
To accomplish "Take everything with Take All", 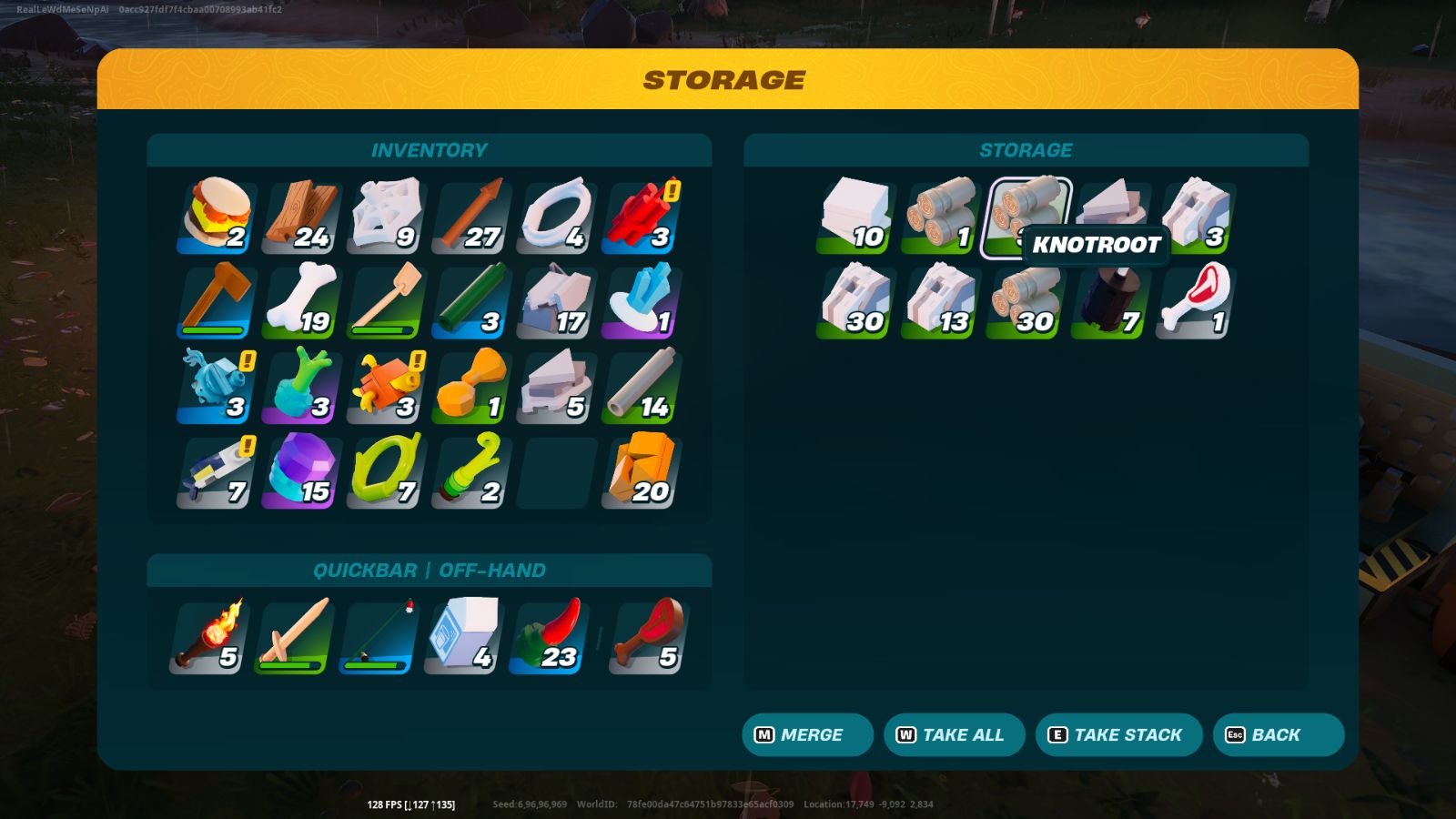I will point(954,734).
